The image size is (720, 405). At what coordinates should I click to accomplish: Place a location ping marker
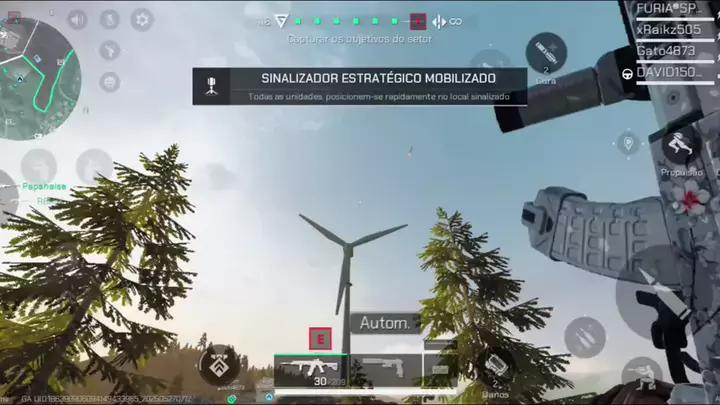627,144
